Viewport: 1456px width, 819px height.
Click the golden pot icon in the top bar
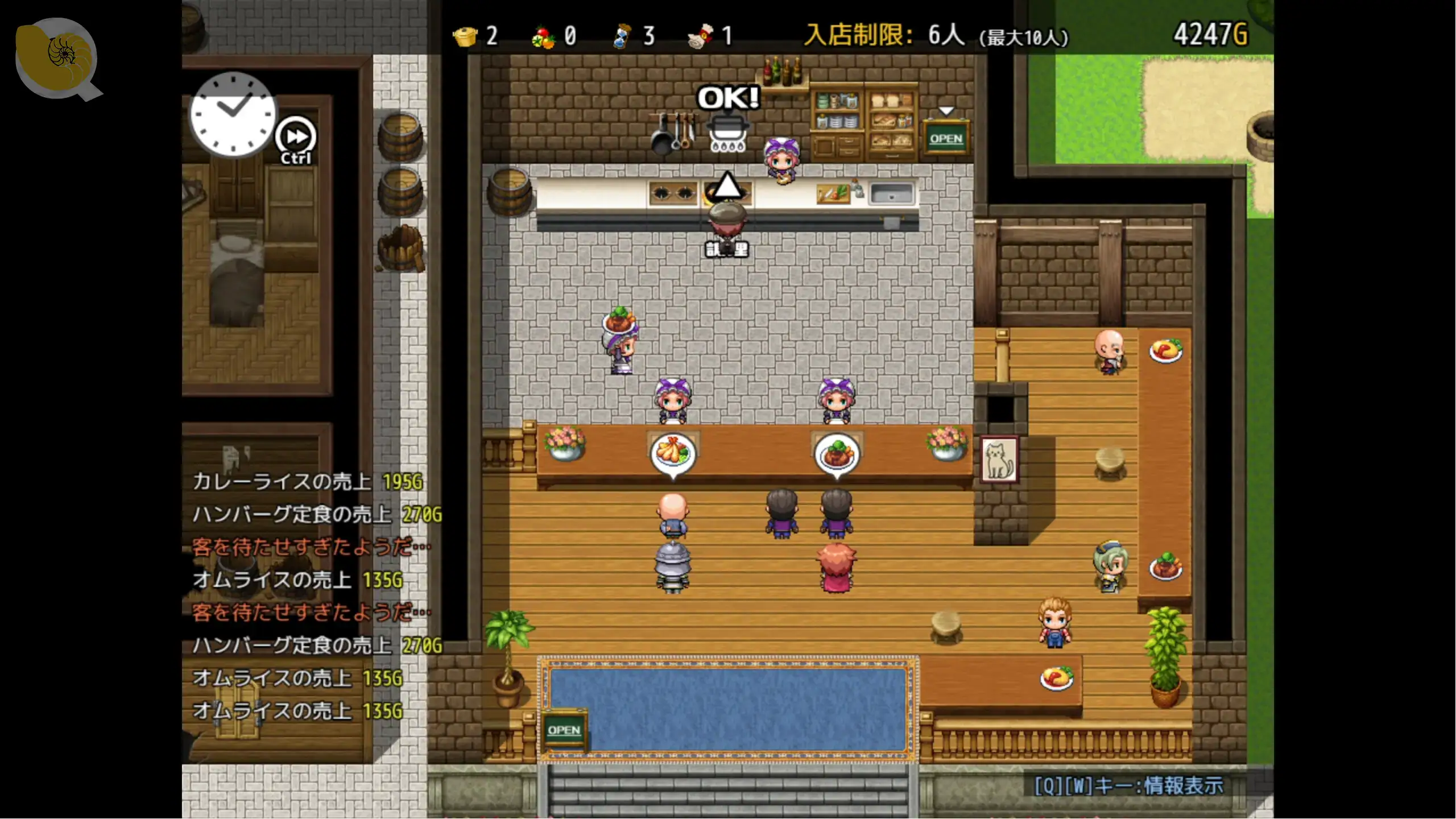[465, 36]
